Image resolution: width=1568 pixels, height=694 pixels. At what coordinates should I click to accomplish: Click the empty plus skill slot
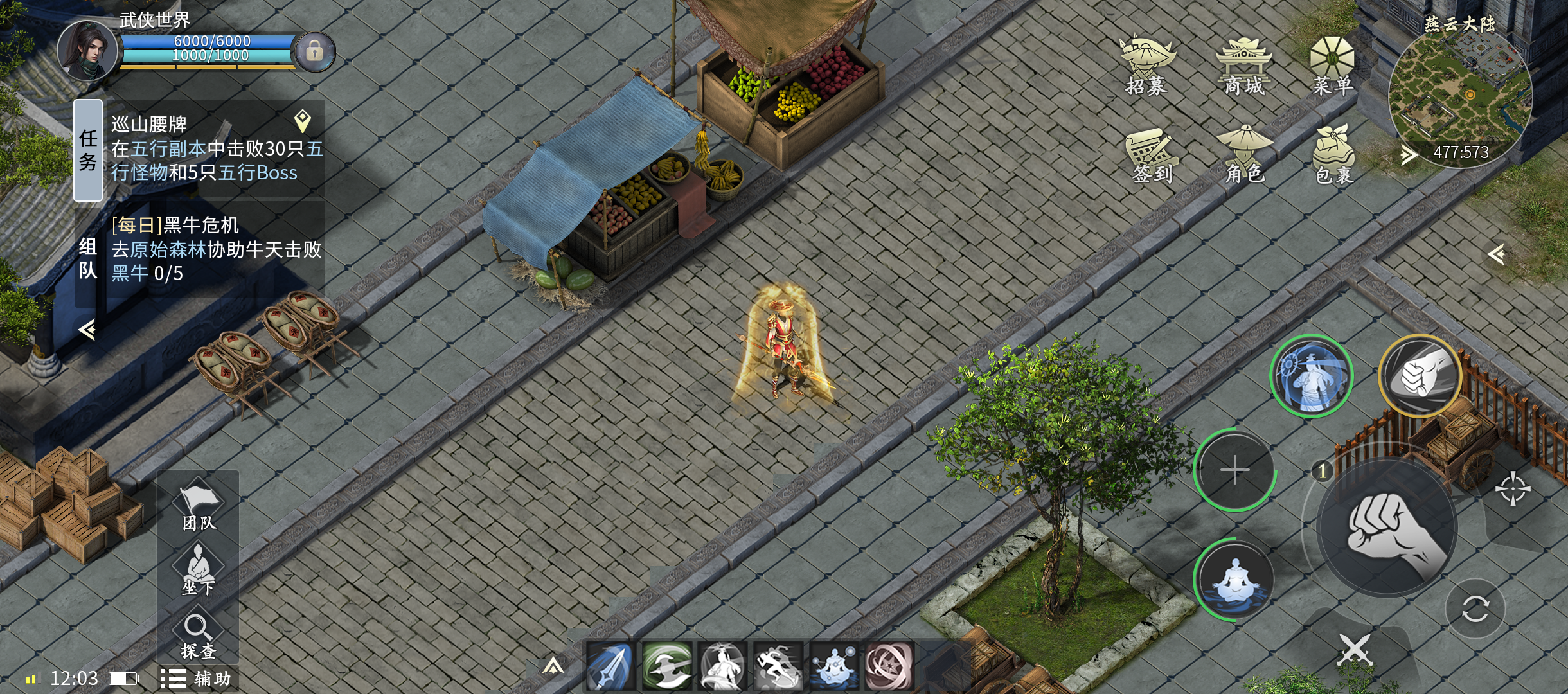point(1234,470)
